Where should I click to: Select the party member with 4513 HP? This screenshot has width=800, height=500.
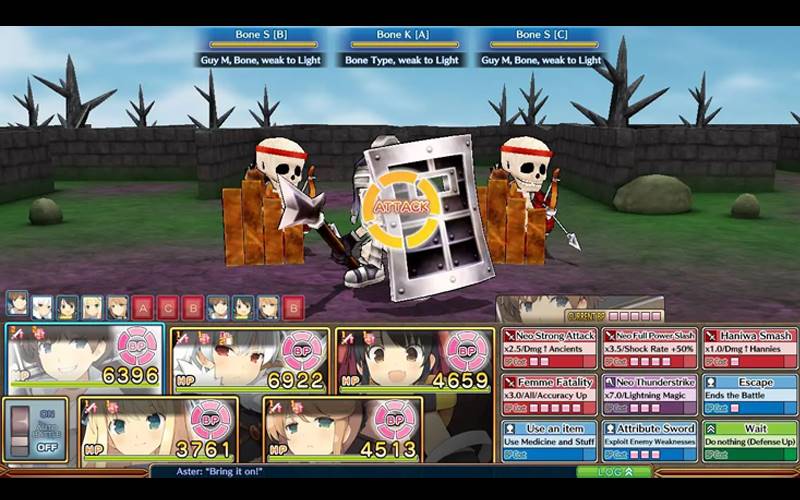[342, 428]
